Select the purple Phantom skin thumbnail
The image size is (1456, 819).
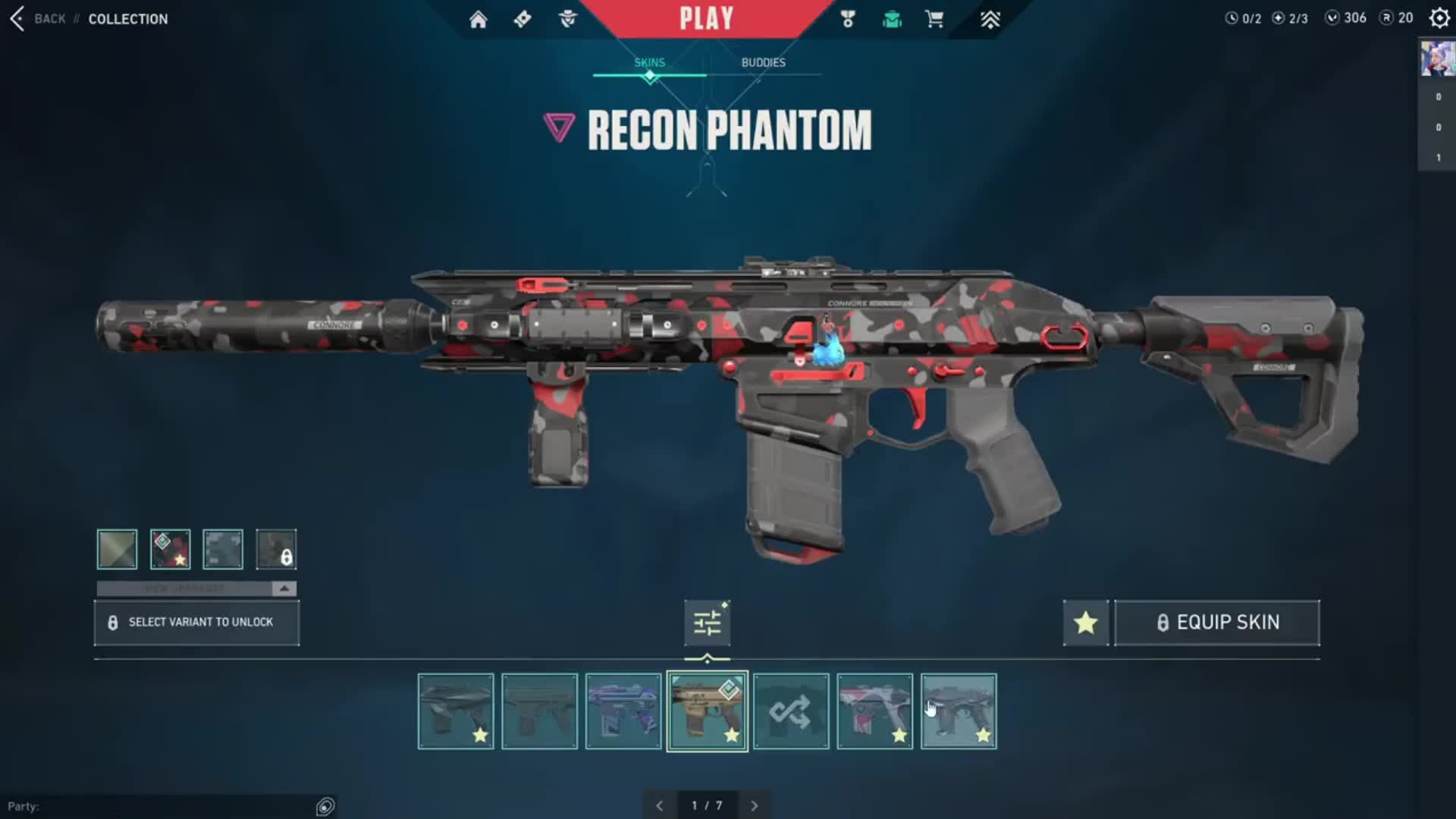[x=623, y=711]
